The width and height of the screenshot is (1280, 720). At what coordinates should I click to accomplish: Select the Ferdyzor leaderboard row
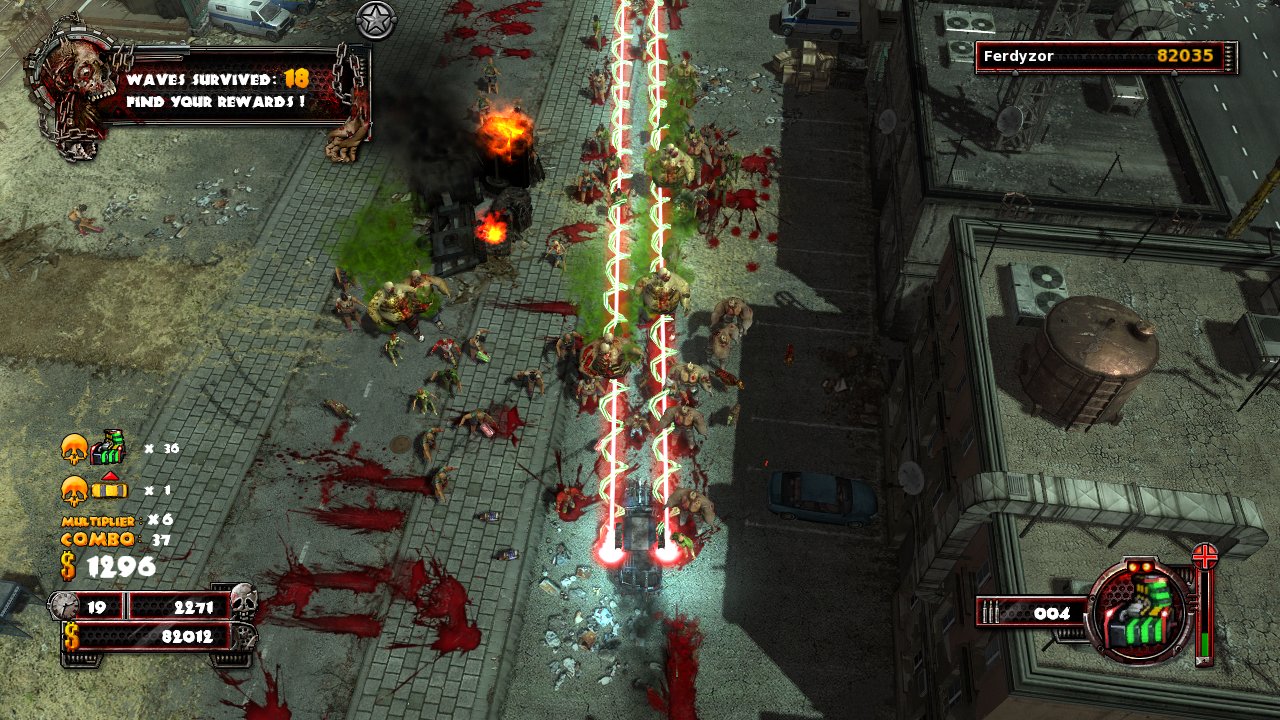coord(1106,57)
